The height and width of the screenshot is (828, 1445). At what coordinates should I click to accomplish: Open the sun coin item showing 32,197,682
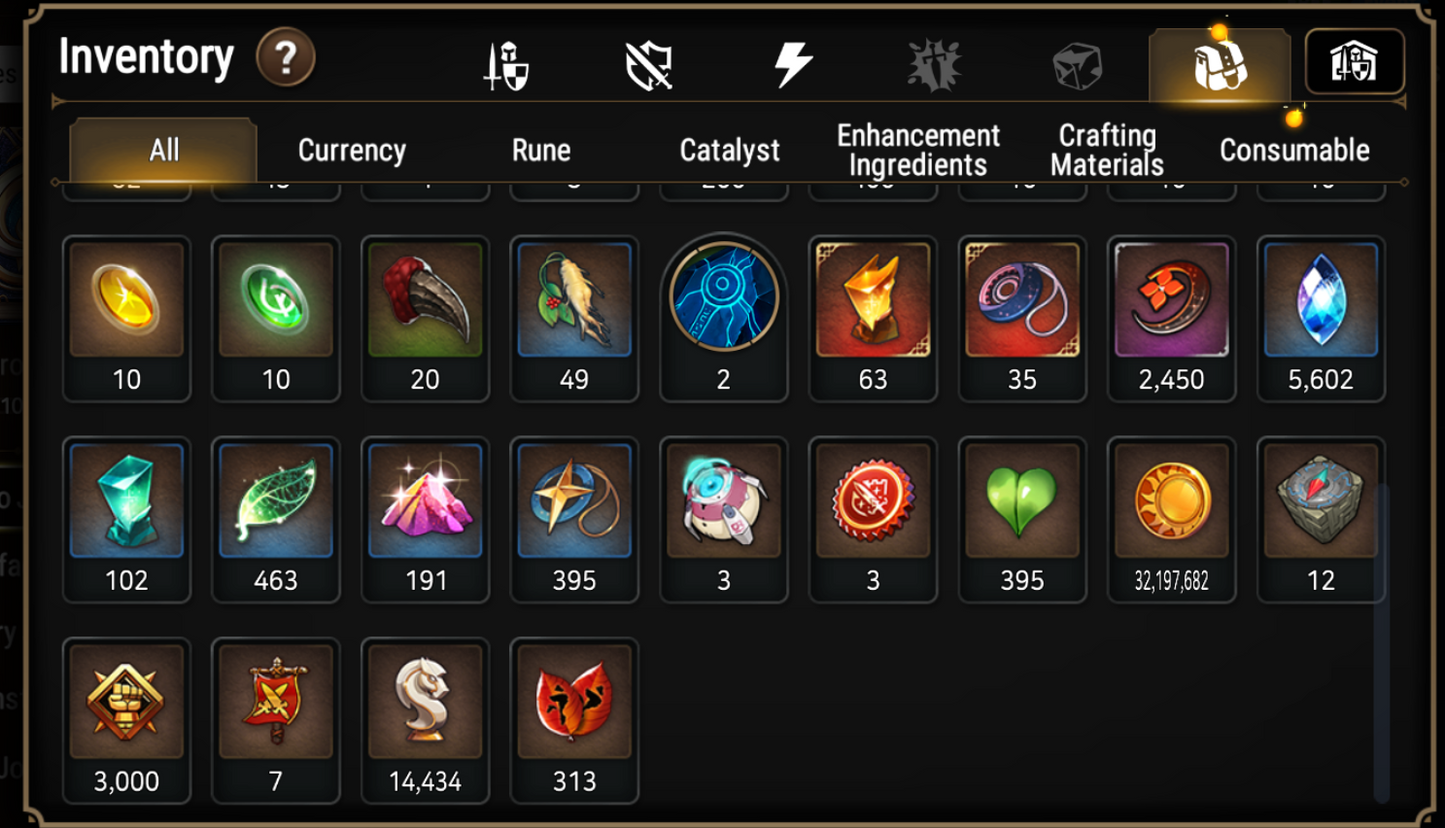tap(1170, 503)
